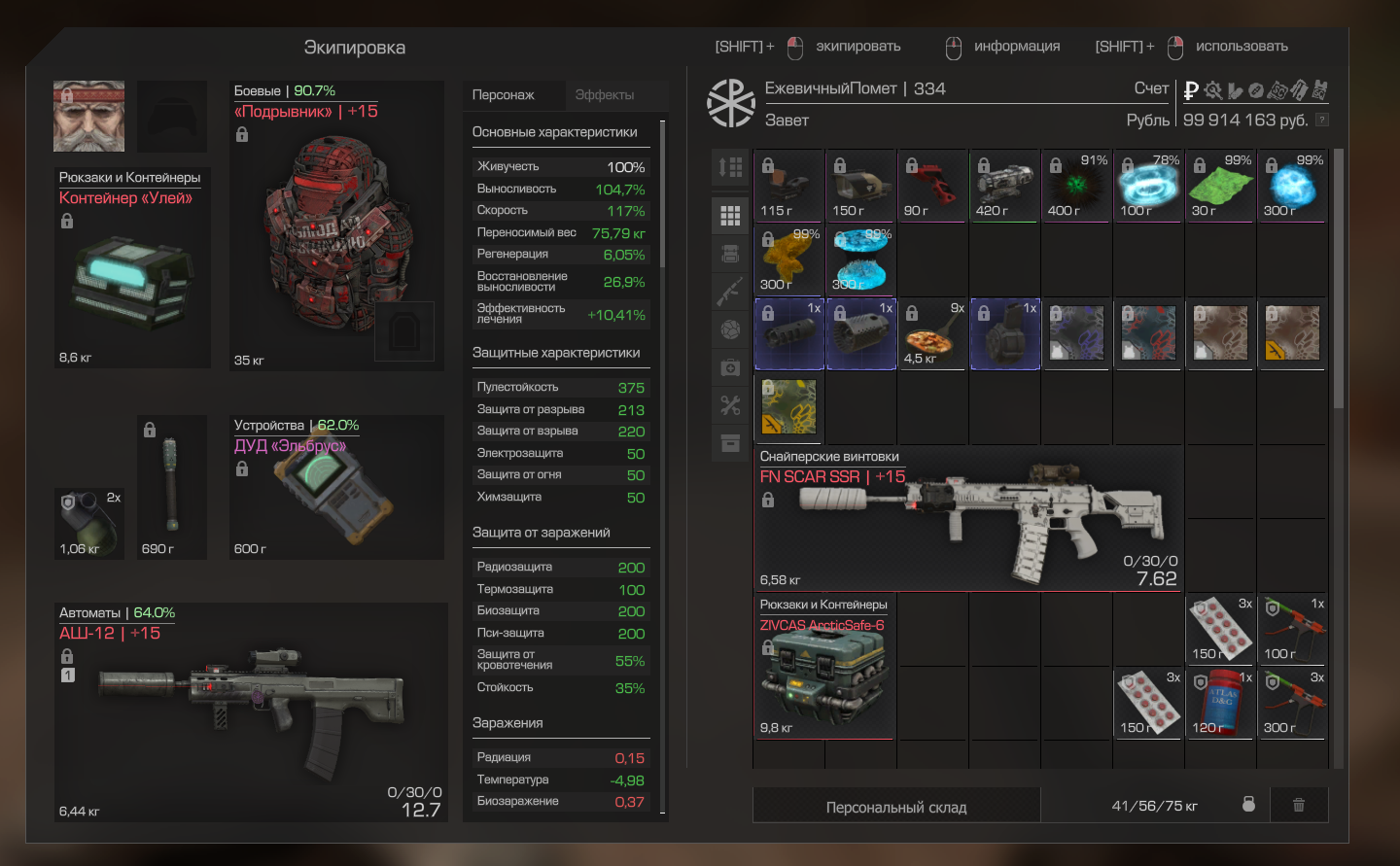Pick the frying pan food item
Viewport: 1400px width, 866px height.
coord(932,334)
